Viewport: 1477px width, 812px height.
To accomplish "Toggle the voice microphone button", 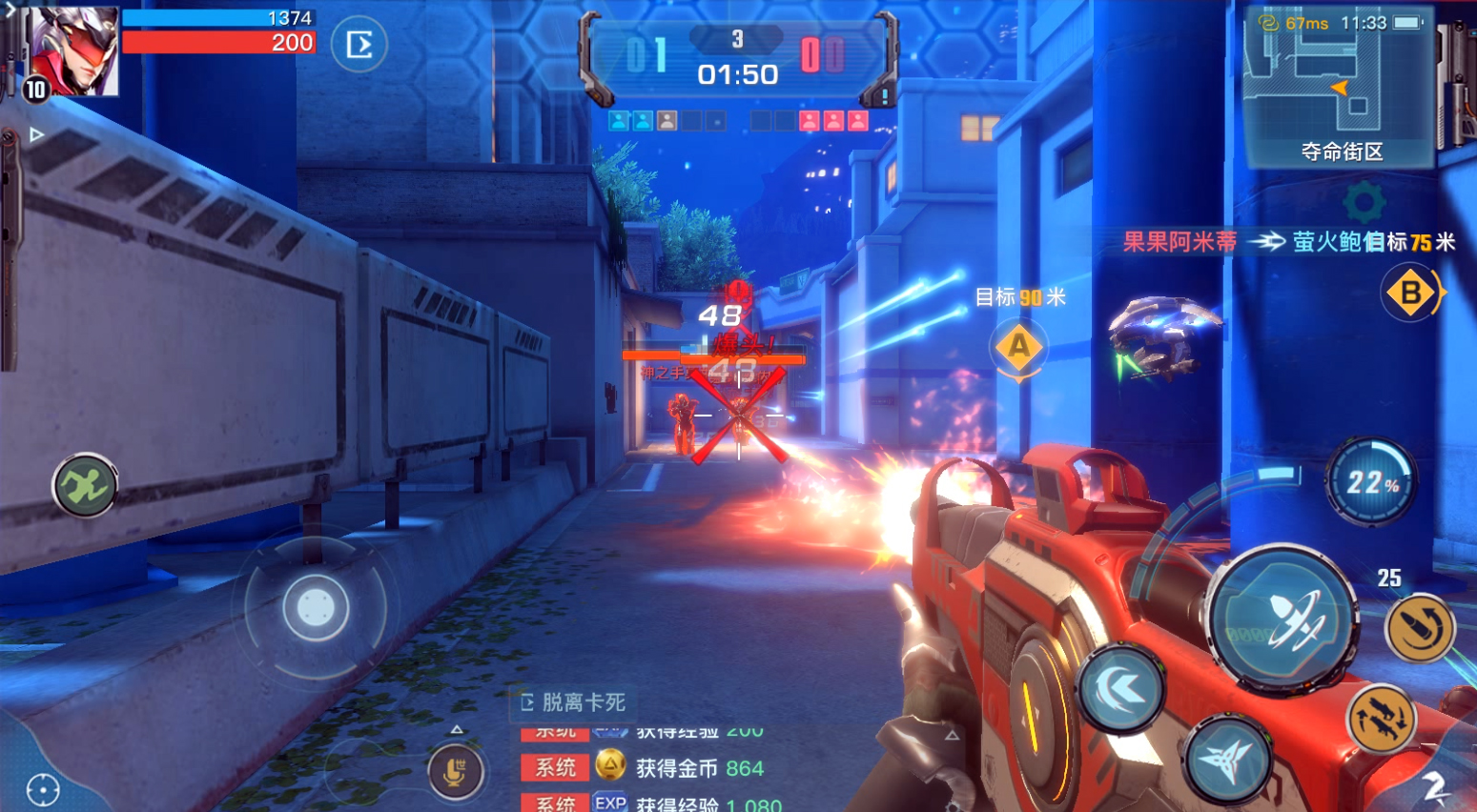I will (x=455, y=771).
